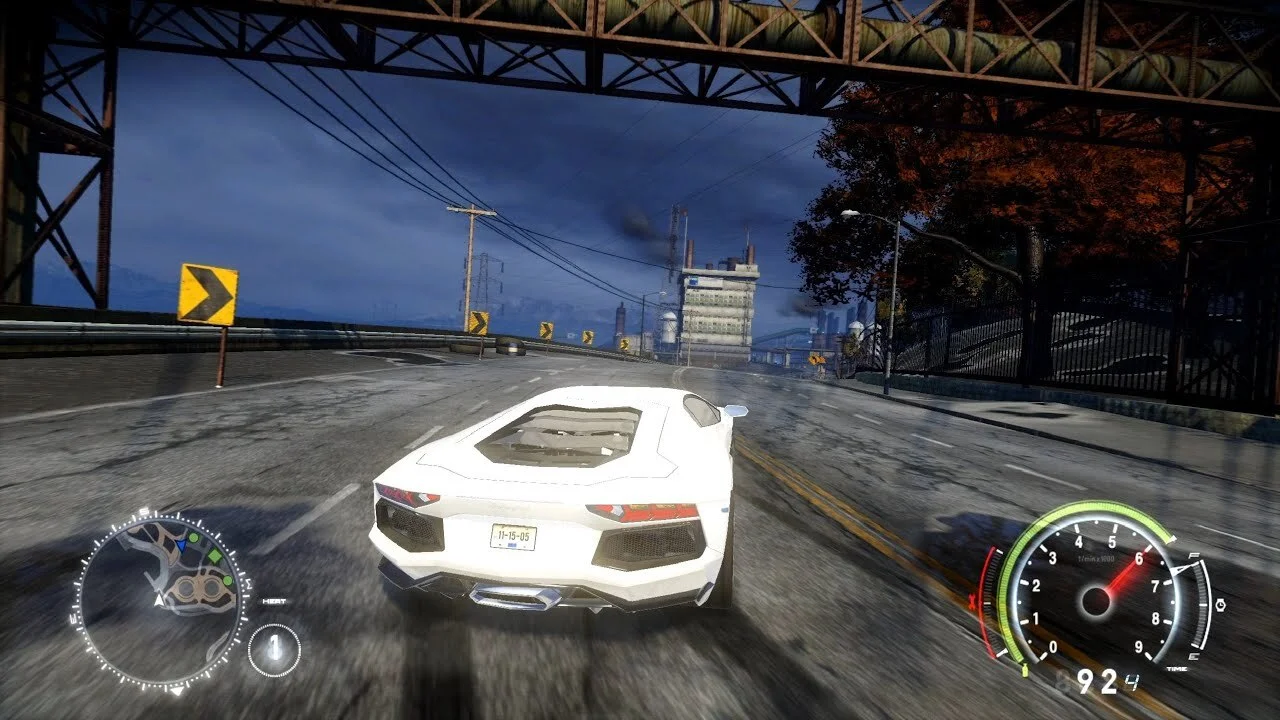This screenshot has width=1280, height=720.
Task: Click the blue triangle marker on minimap
Action: [x=182, y=546]
